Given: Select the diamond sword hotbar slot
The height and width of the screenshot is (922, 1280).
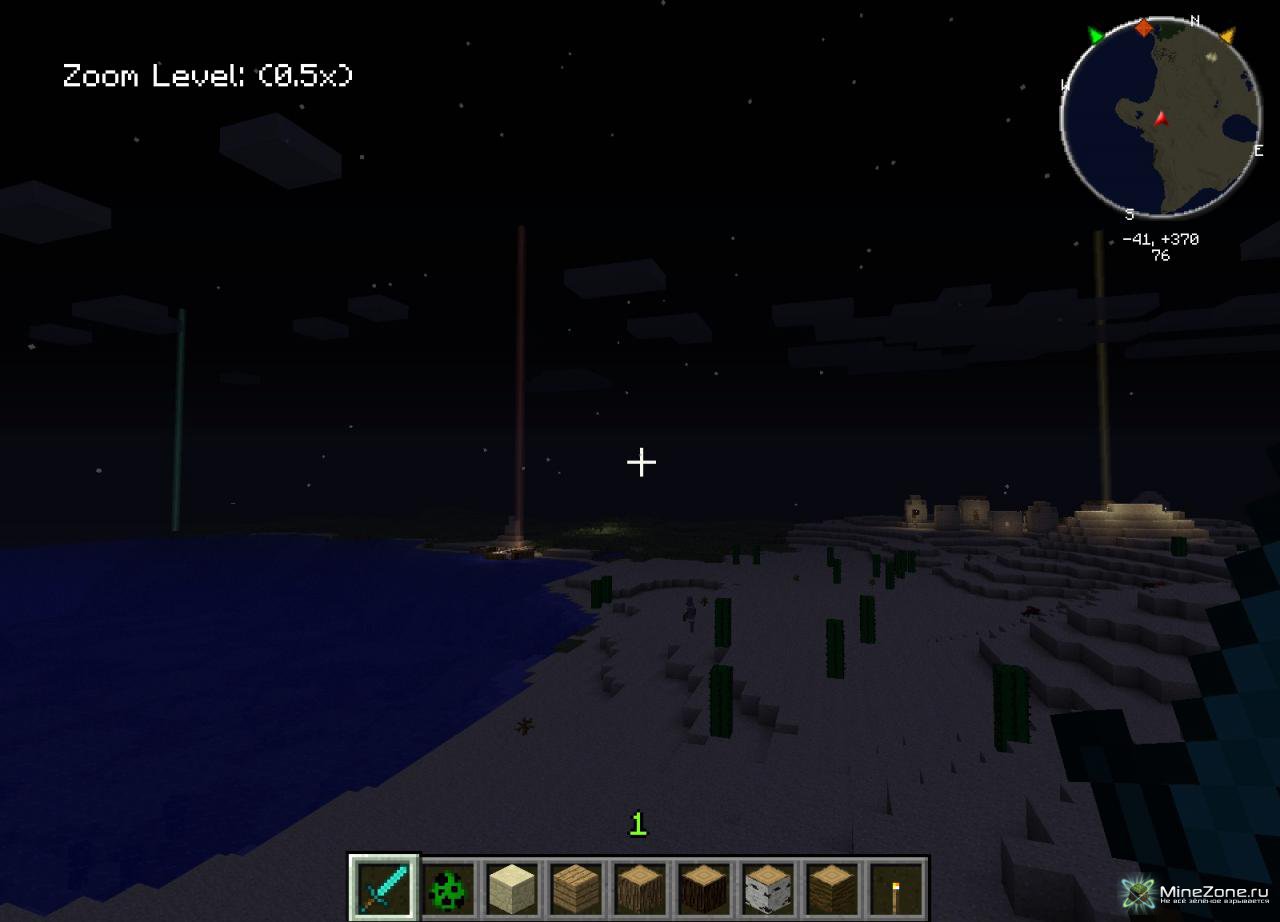Looking at the screenshot, I should [384, 887].
